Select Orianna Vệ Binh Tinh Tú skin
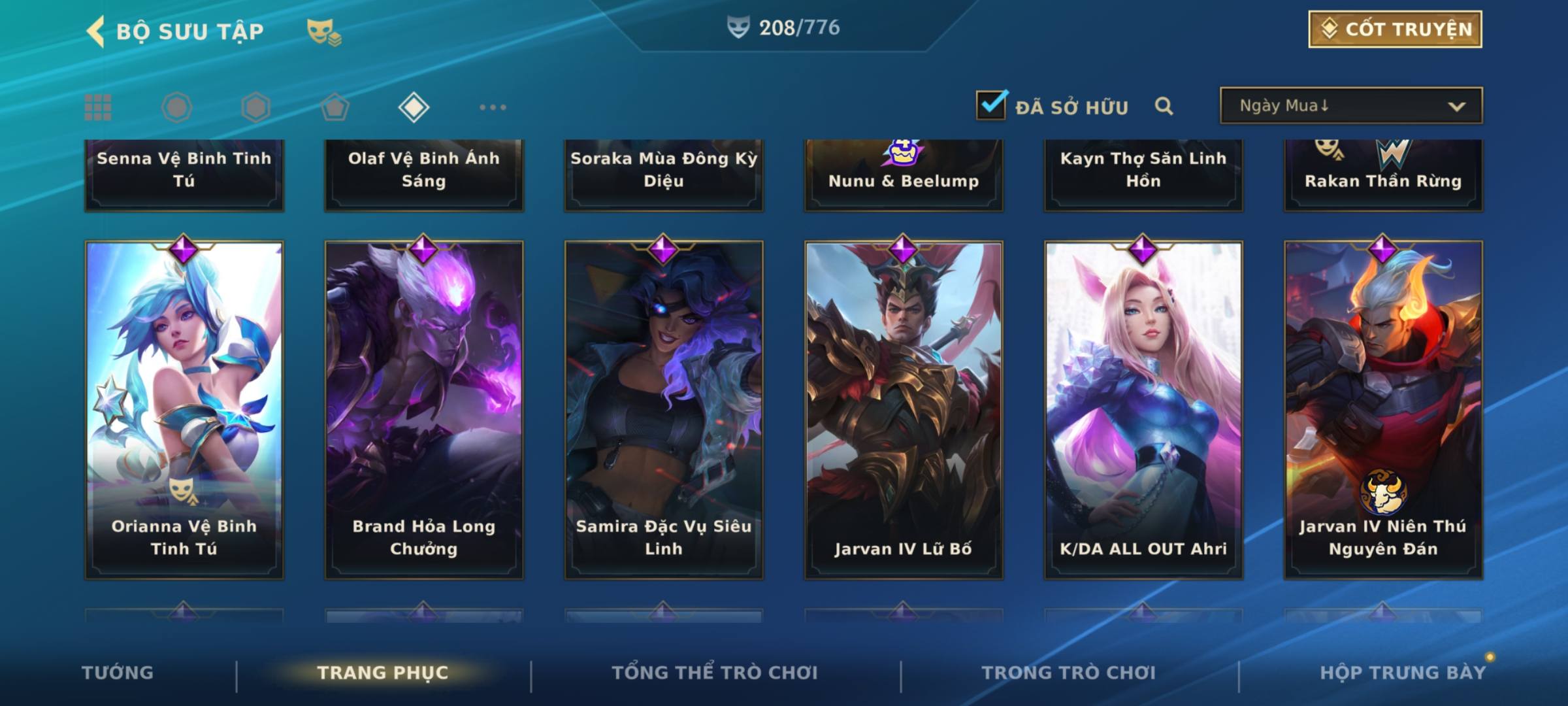This screenshot has height=706, width=1568. pos(184,410)
